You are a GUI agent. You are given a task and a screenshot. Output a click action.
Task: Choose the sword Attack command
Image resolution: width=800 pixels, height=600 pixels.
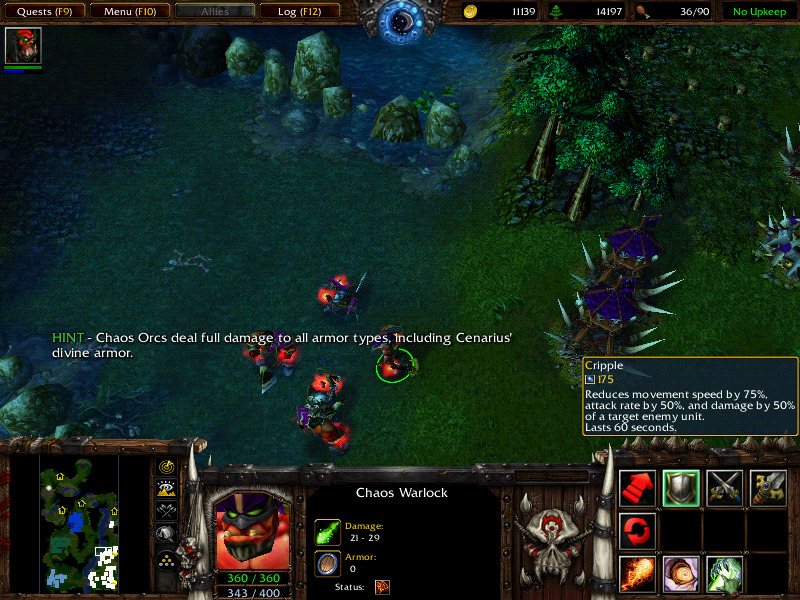(x=768, y=488)
